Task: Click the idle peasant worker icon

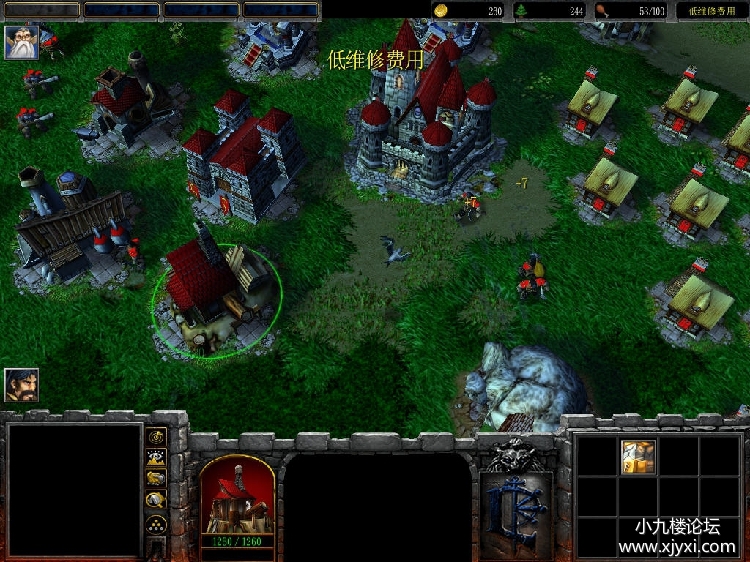Action: pyautogui.click(x=21, y=385)
